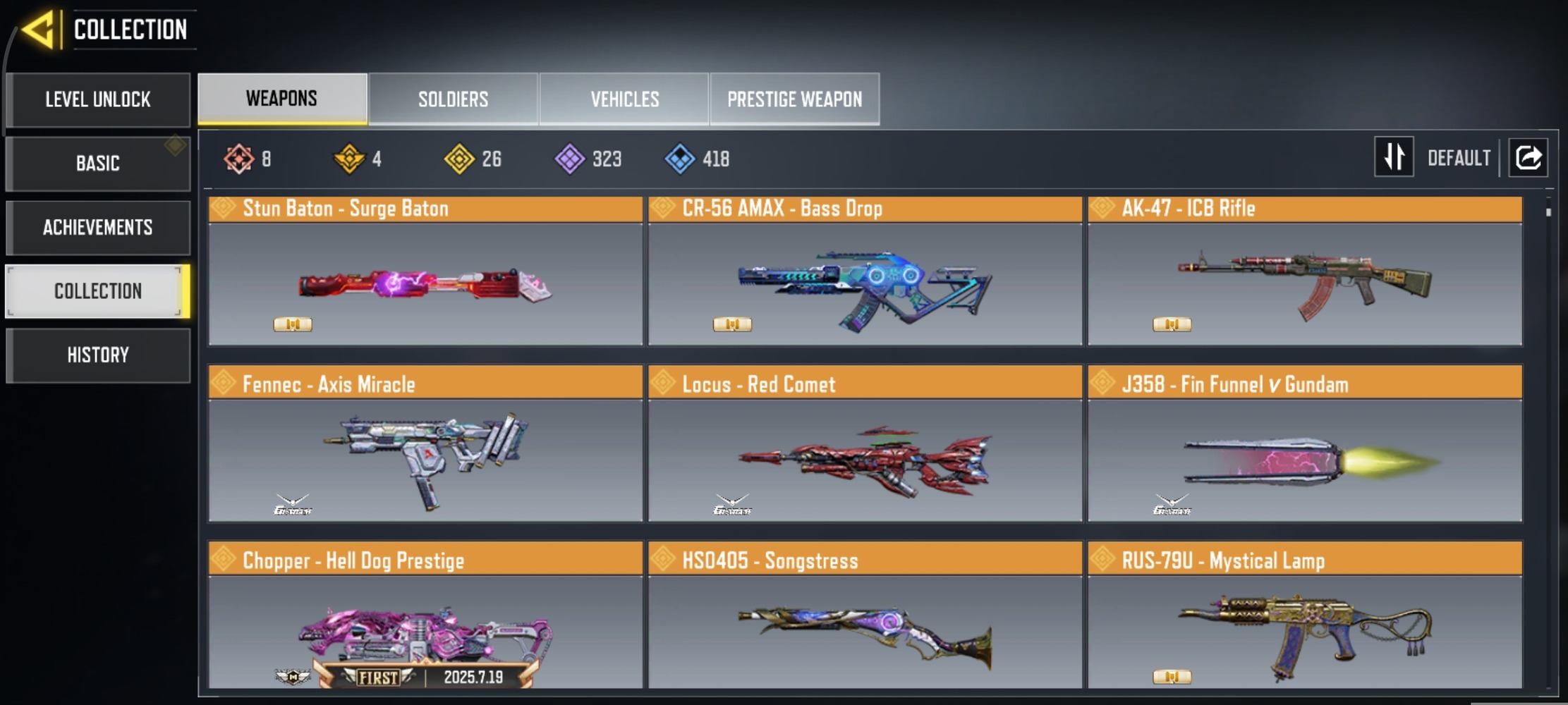Switch to the Prestige Weapon tab
Viewport: 1568px width, 705px height.
(x=794, y=99)
